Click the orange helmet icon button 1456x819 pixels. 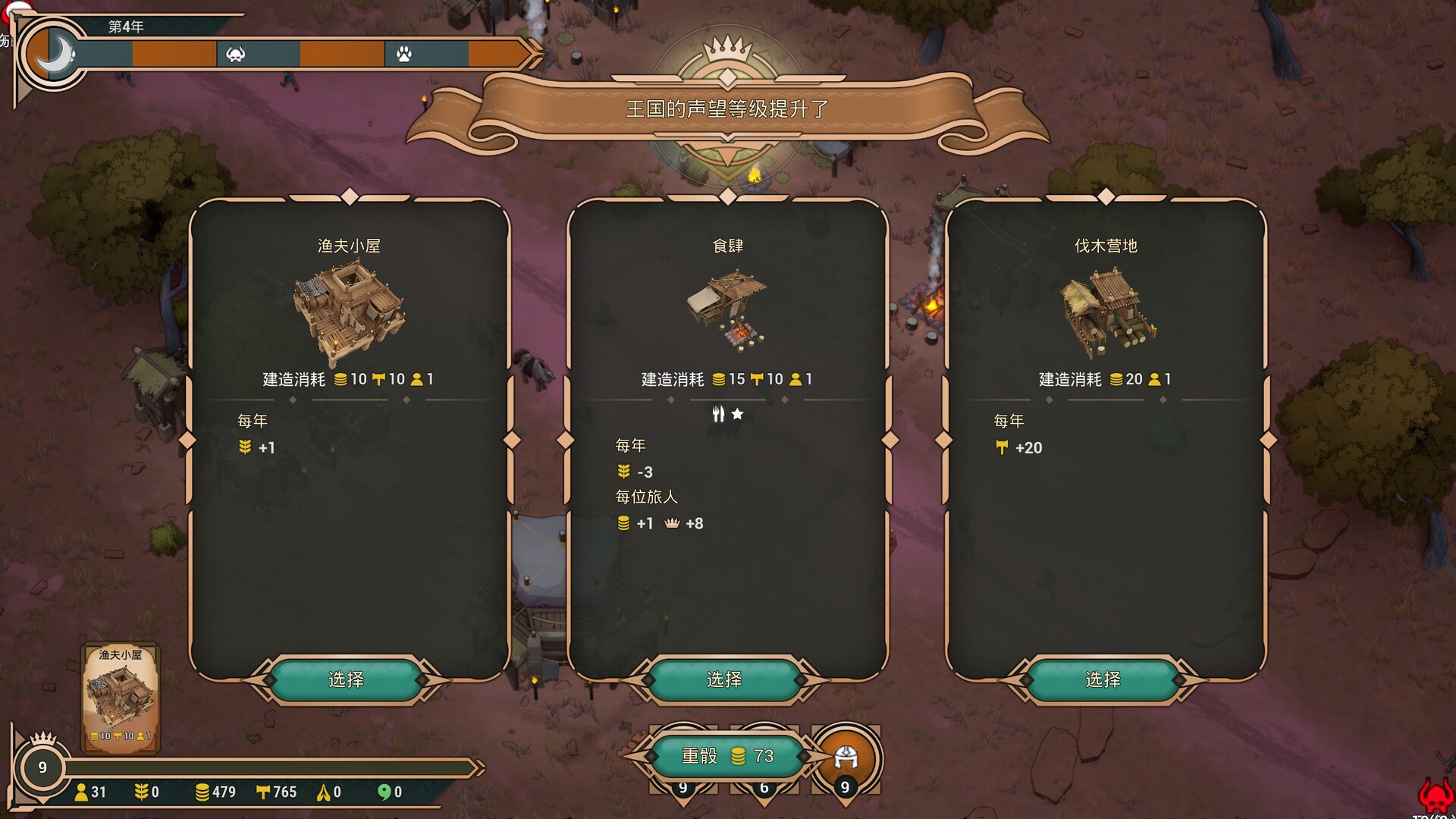pyautogui.click(x=846, y=758)
